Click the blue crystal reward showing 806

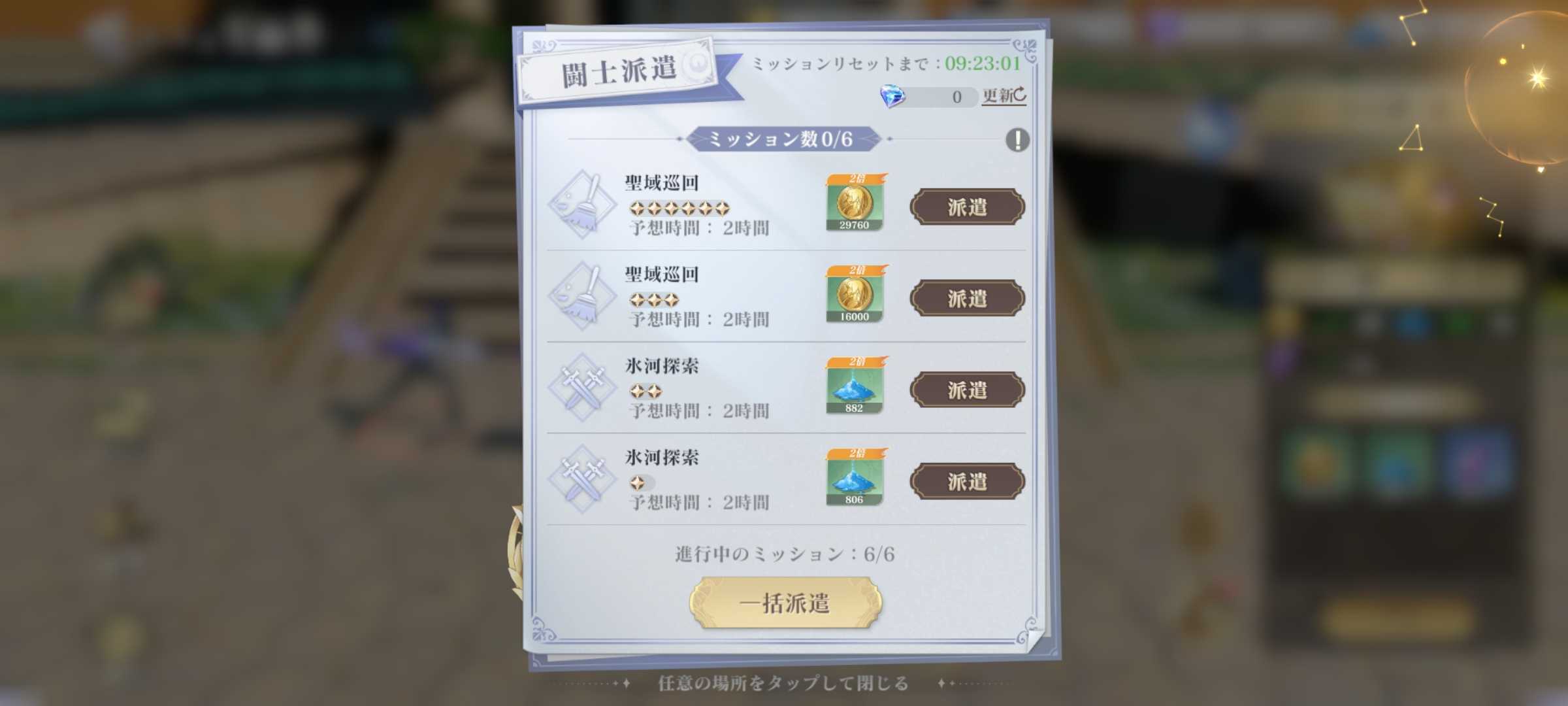[x=856, y=480]
